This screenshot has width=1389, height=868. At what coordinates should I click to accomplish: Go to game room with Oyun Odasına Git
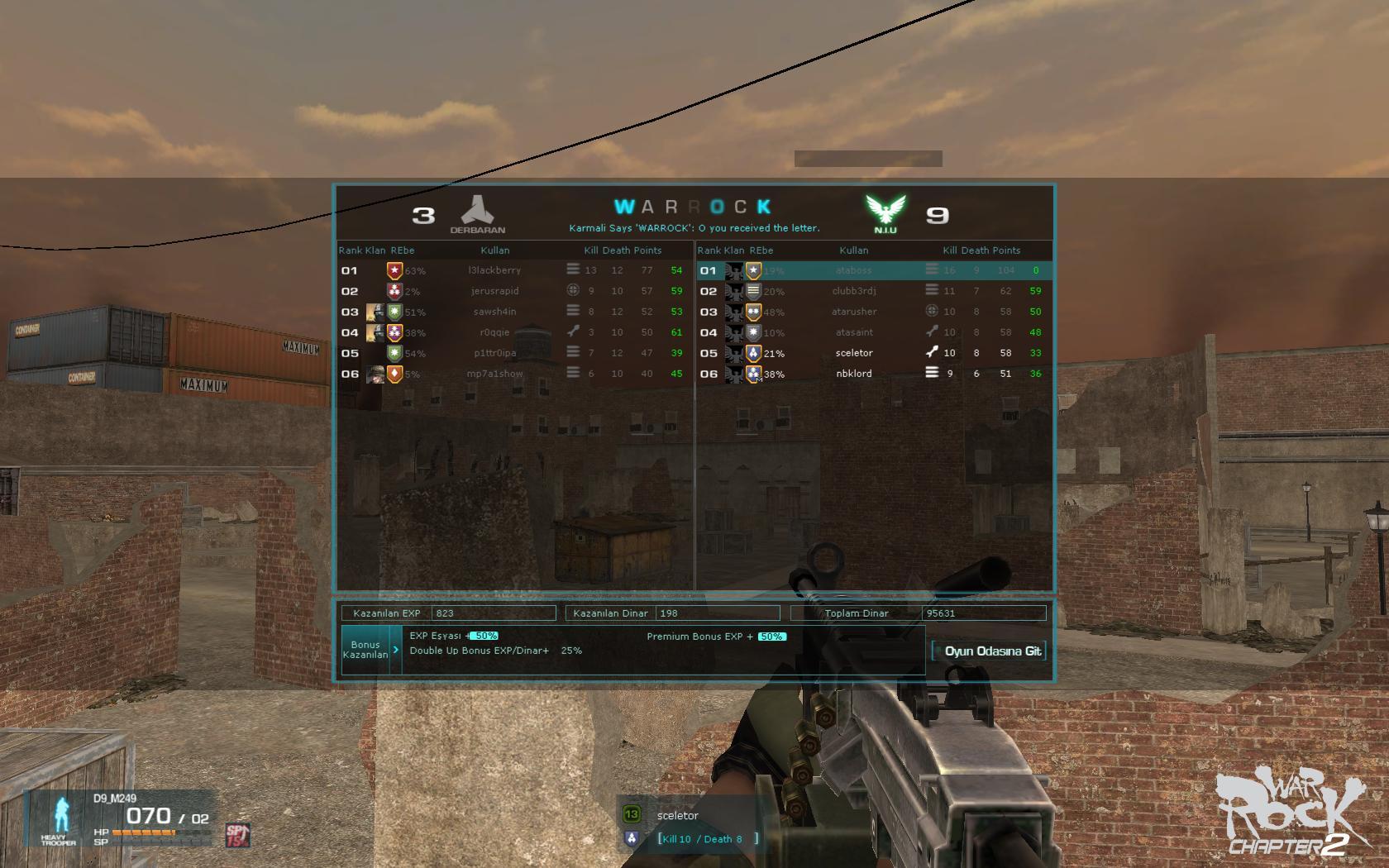[x=989, y=651]
